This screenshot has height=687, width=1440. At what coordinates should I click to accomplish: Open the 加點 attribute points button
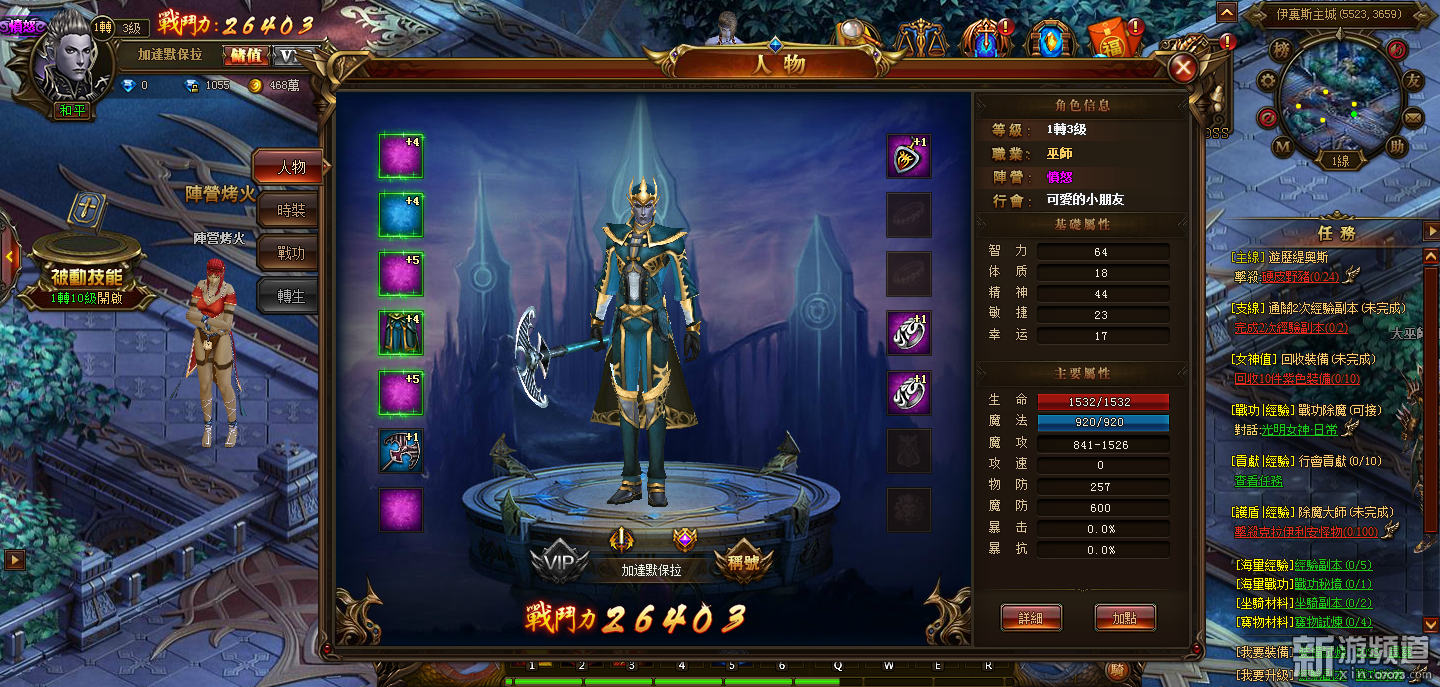click(1125, 618)
